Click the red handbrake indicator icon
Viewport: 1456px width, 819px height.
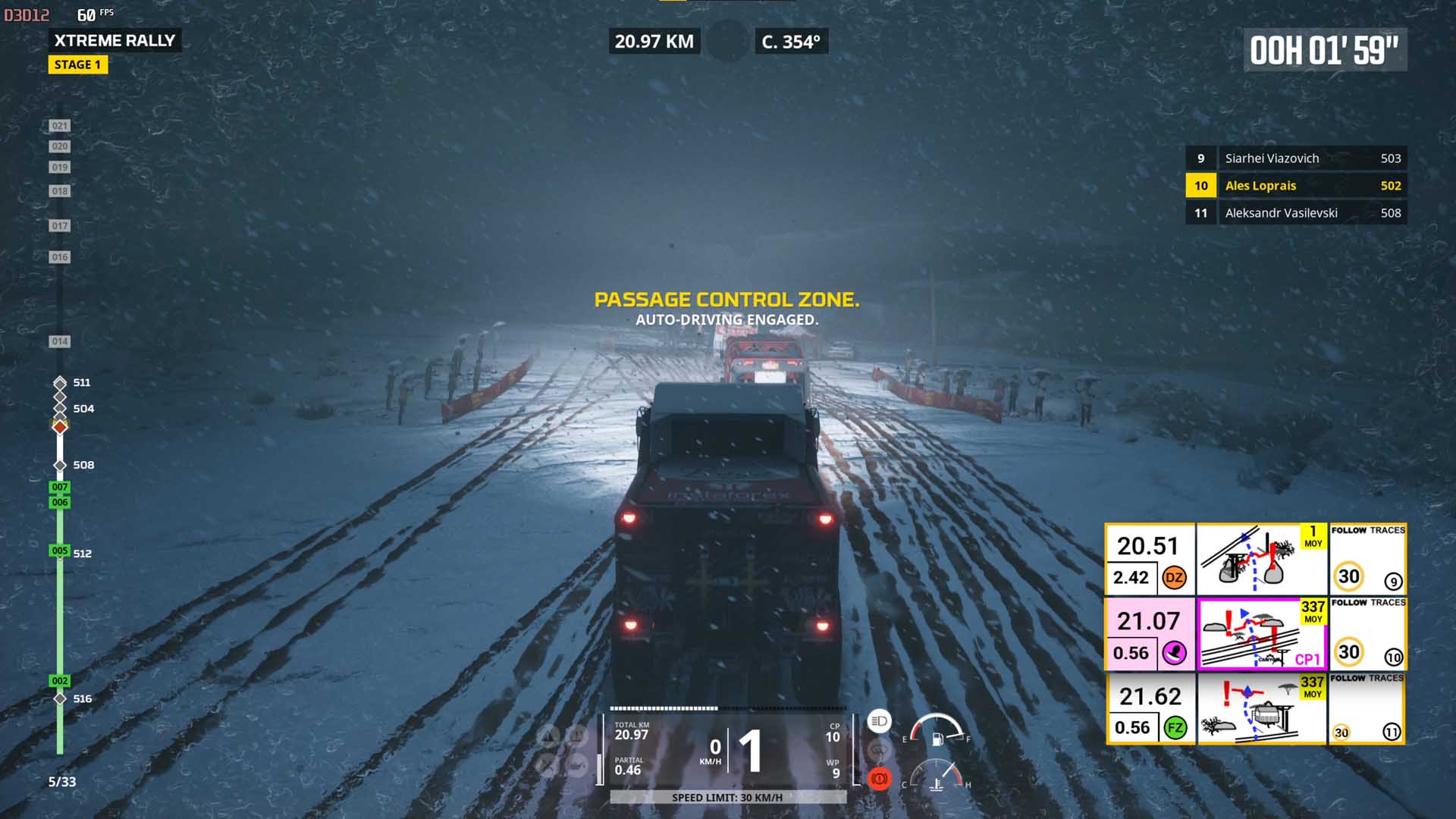tap(879, 779)
